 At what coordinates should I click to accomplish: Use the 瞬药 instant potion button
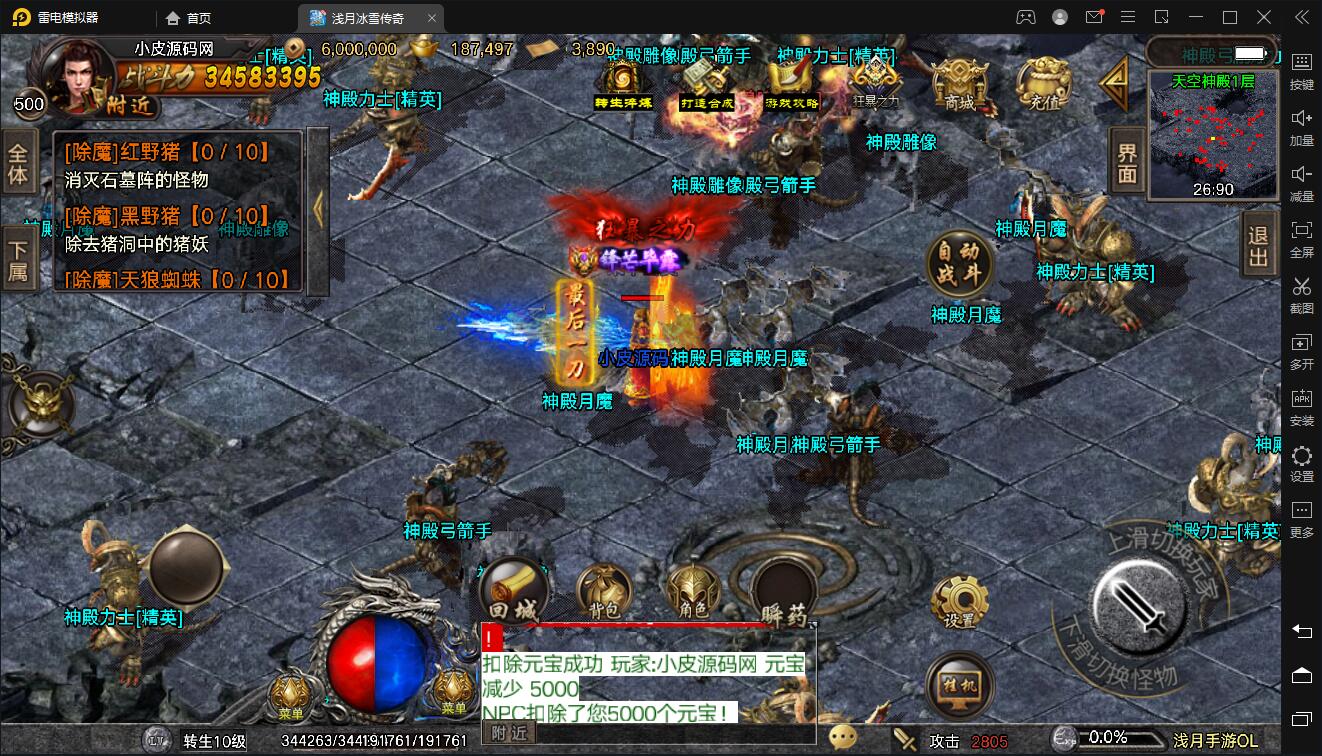tap(783, 592)
